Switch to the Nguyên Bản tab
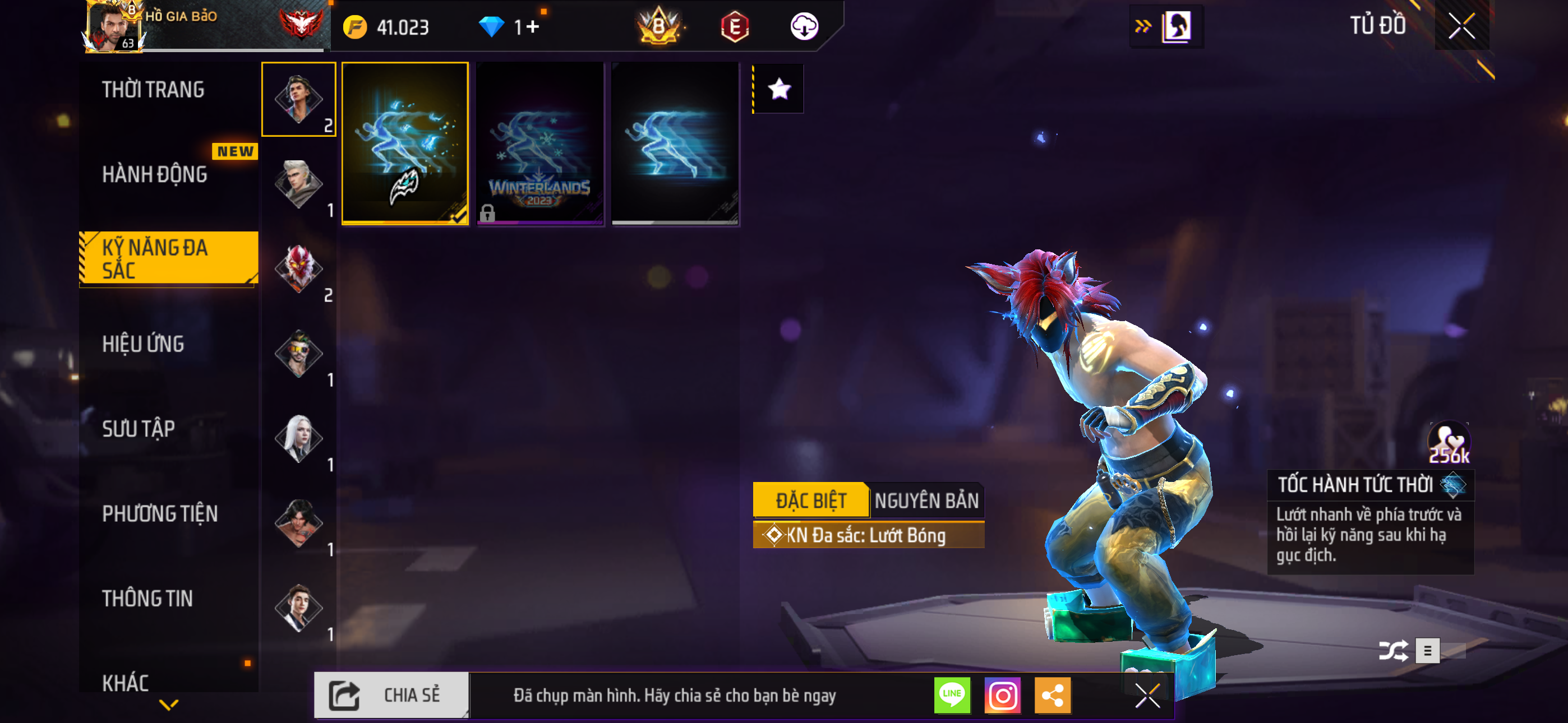The image size is (1568, 723). [x=926, y=500]
